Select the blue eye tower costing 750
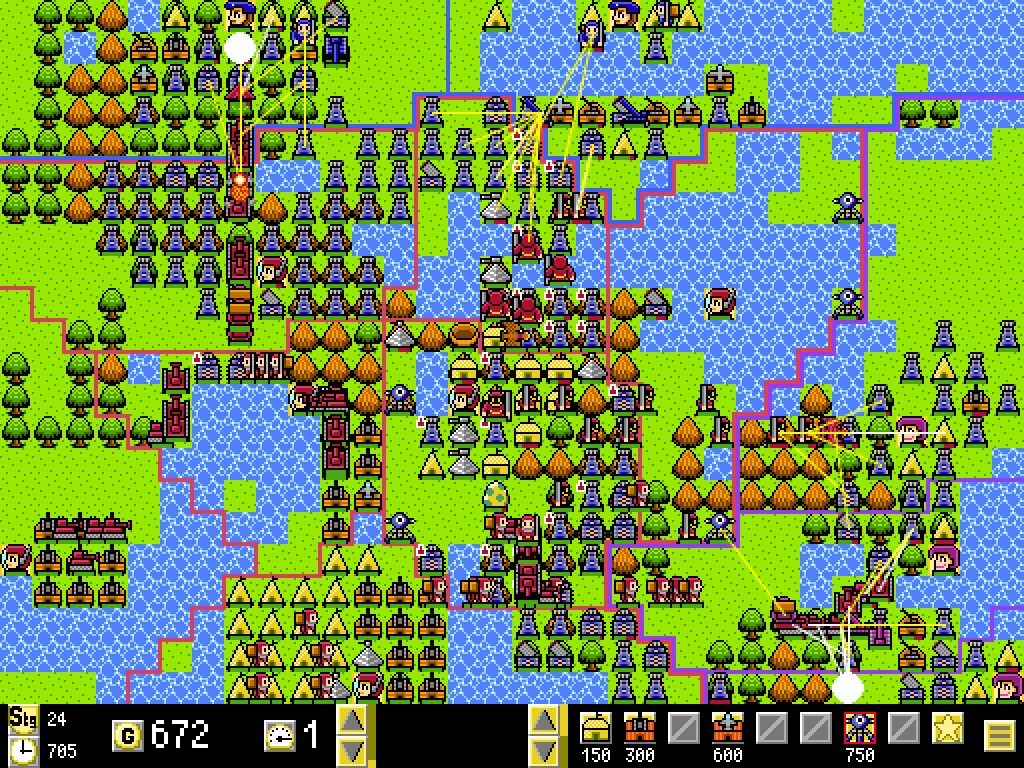 pyautogui.click(x=858, y=729)
